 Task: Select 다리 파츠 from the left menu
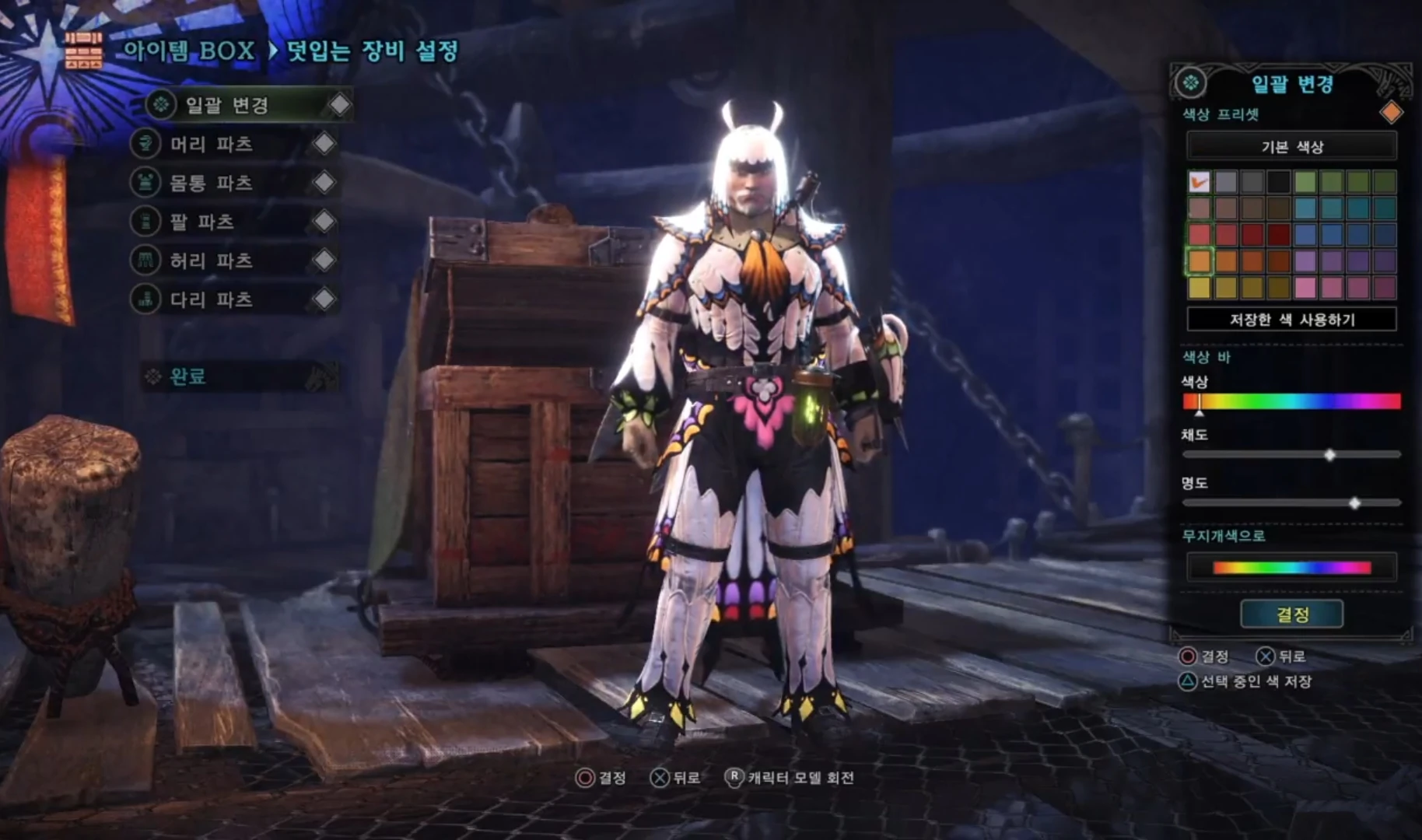coord(210,299)
